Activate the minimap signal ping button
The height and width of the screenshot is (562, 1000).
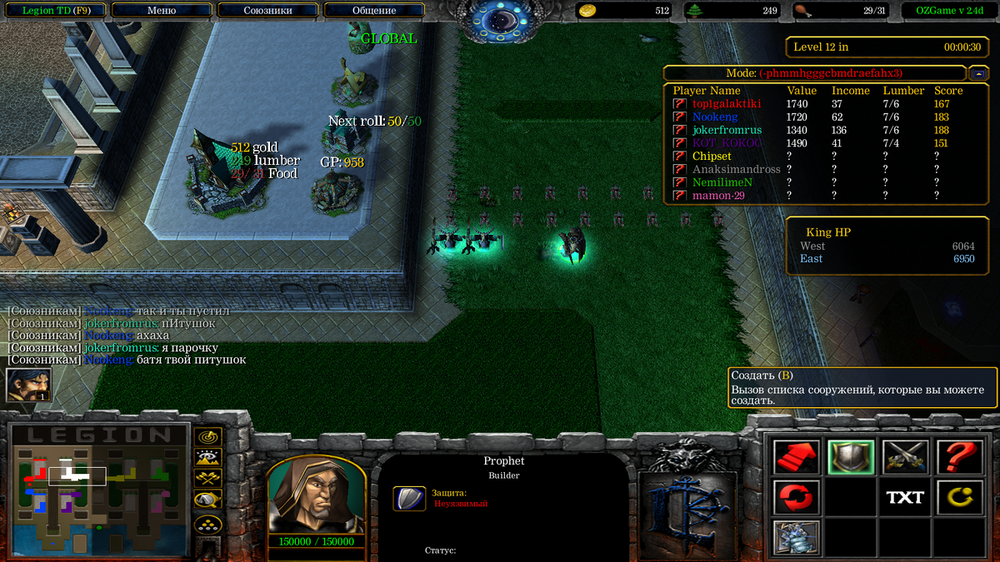[x=208, y=437]
